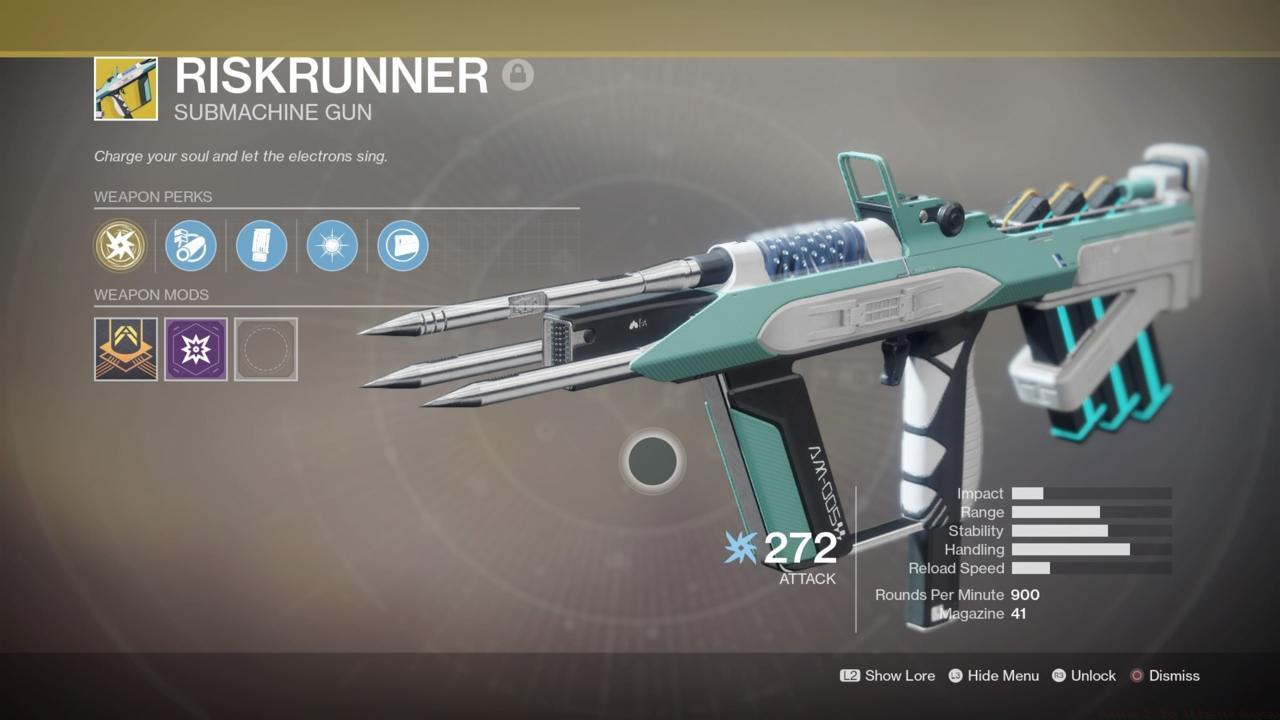Viewport: 1280px width, 720px height.
Task: Select the purple attack mod
Action: 196,349
